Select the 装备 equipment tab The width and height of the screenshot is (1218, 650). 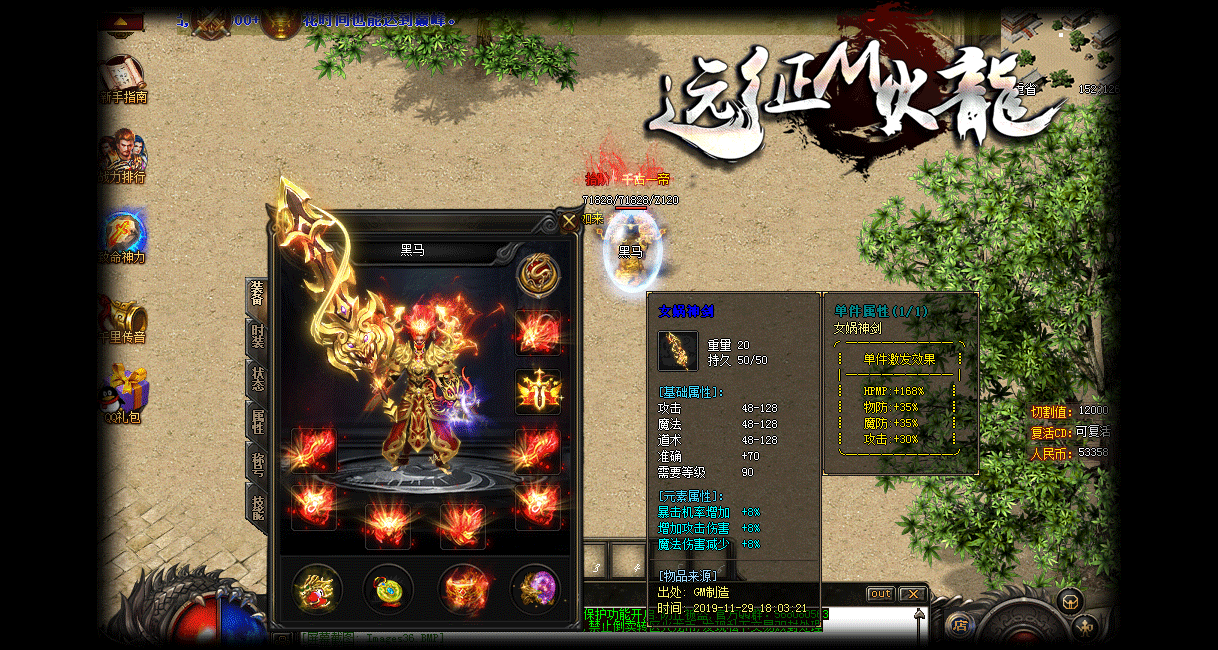[x=257, y=294]
